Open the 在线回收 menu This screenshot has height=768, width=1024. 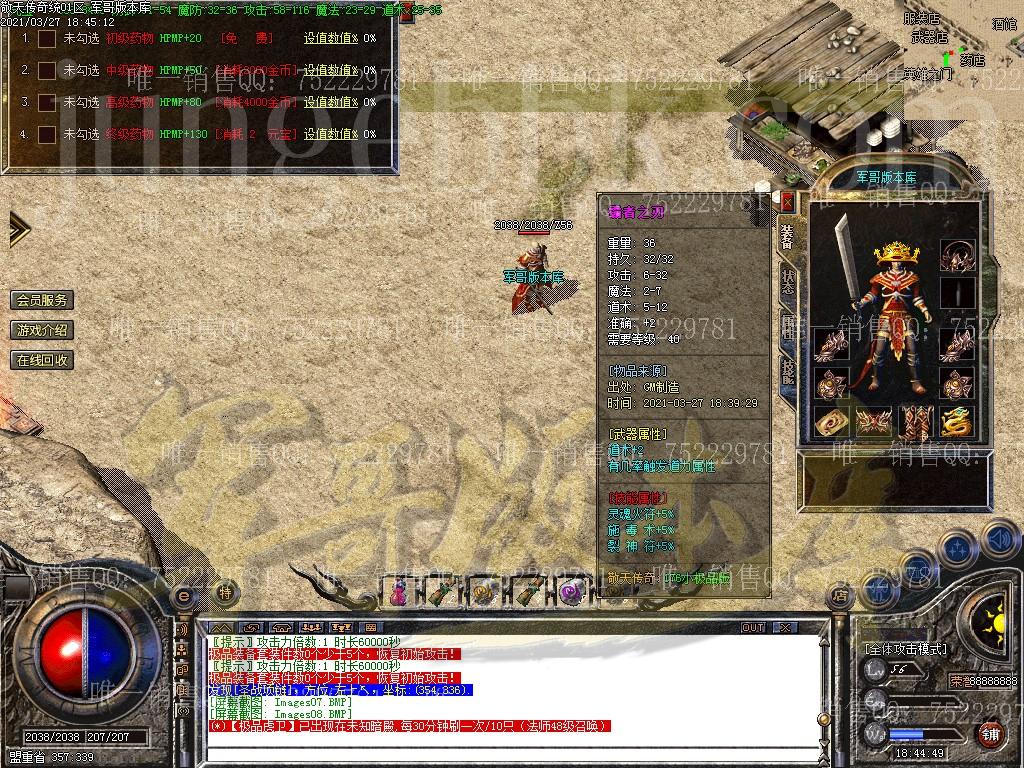coord(42,360)
